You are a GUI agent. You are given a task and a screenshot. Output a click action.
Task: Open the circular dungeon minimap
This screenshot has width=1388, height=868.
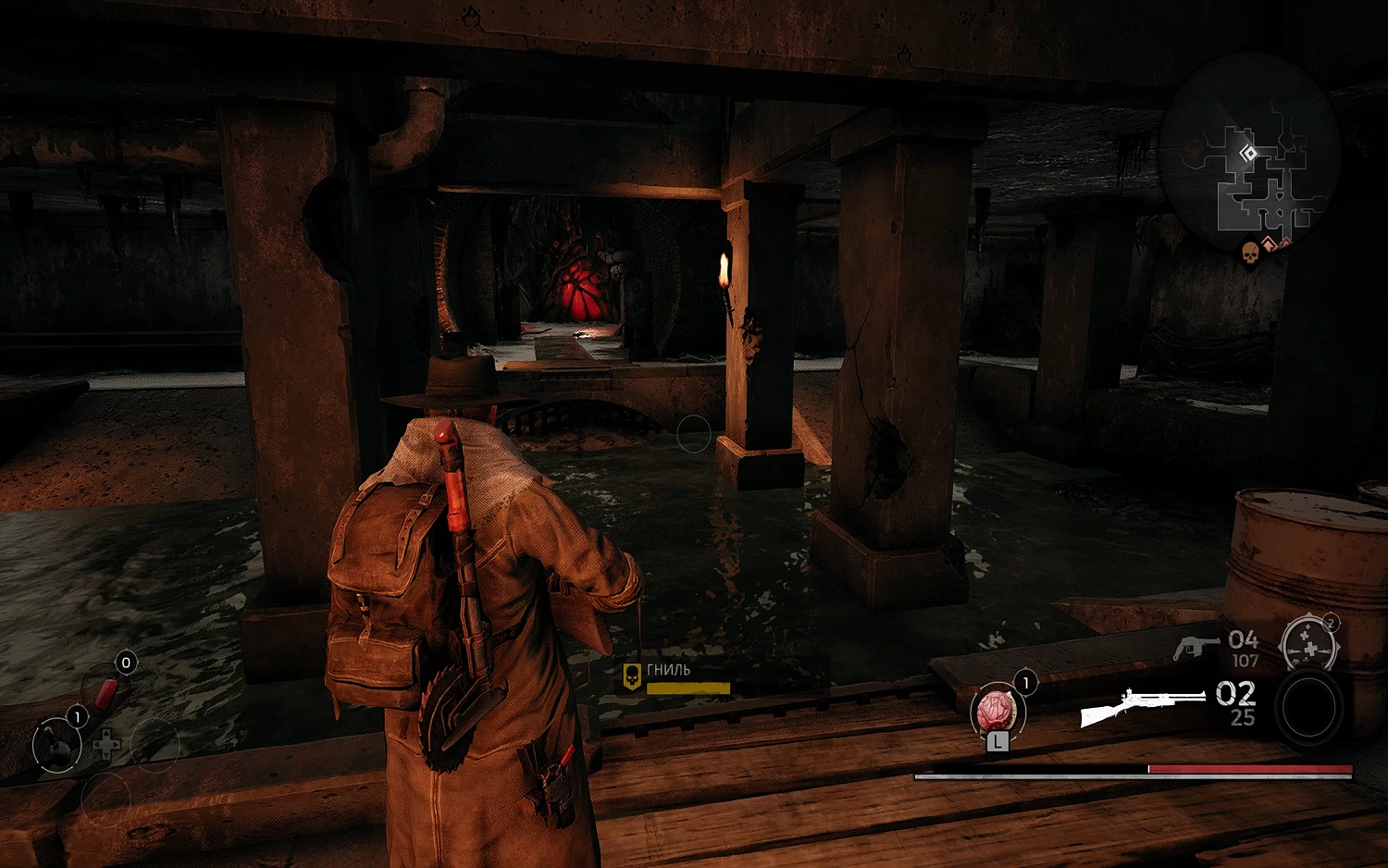pyautogui.click(x=1249, y=148)
